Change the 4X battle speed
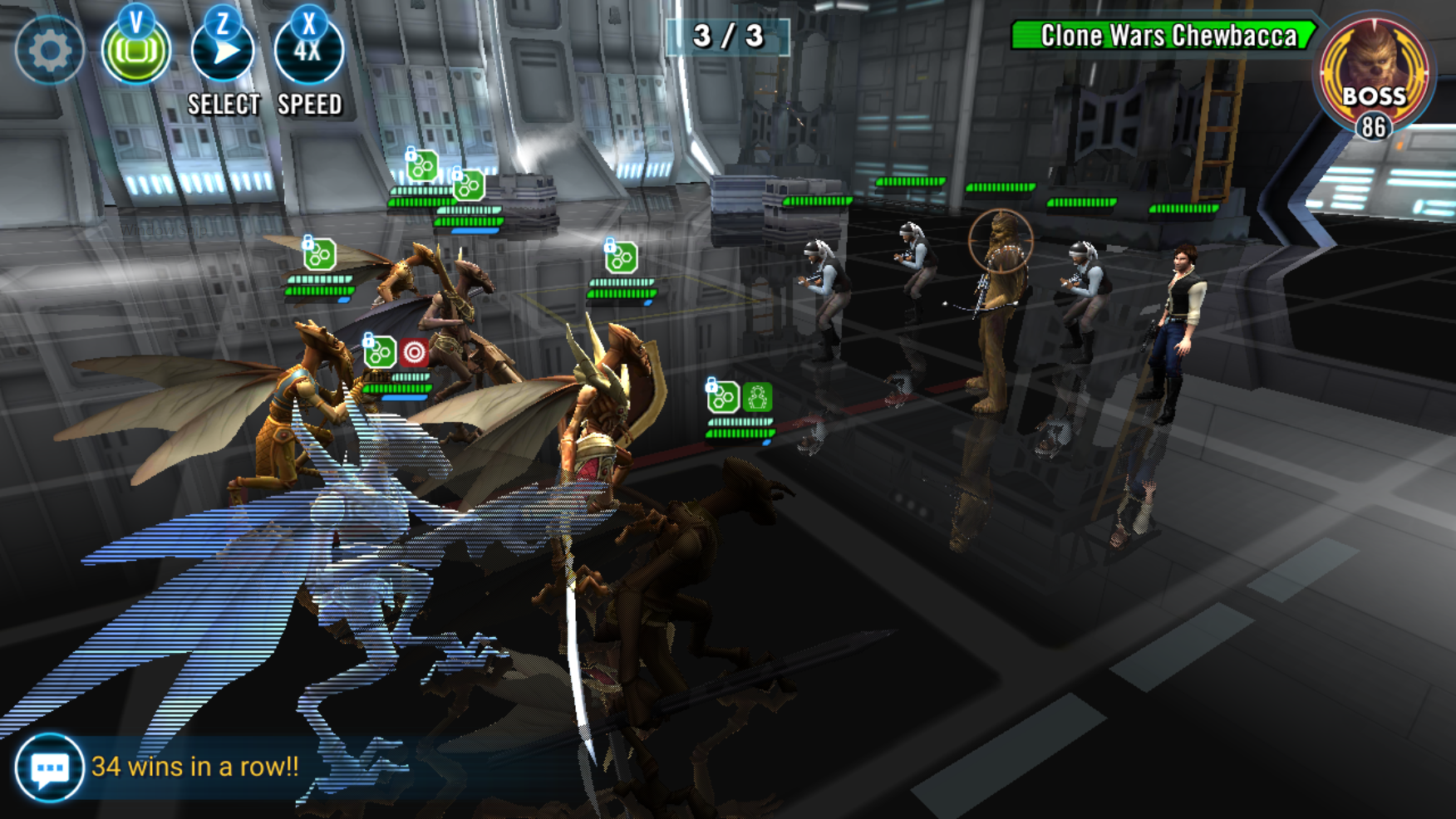Image resolution: width=1456 pixels, height=819 pixels. point(308,51)
